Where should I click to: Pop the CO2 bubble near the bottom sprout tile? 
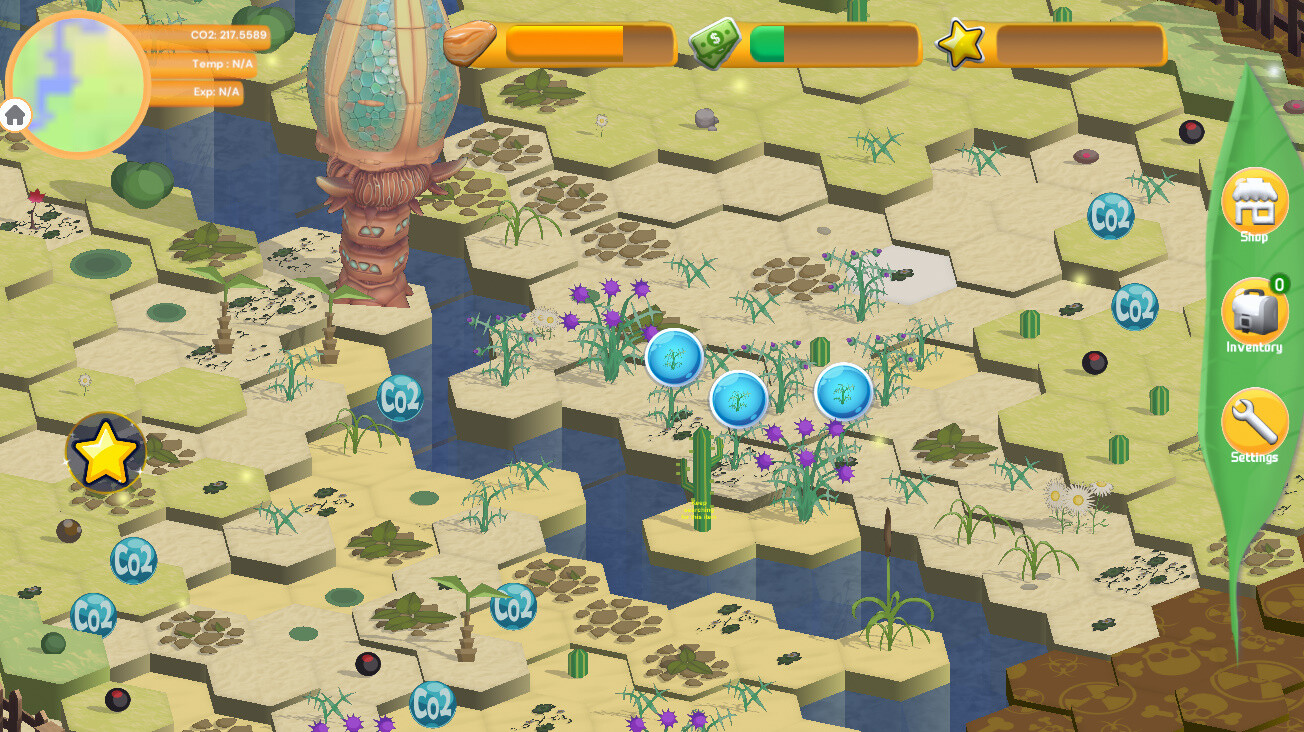(x=511, y=605)
